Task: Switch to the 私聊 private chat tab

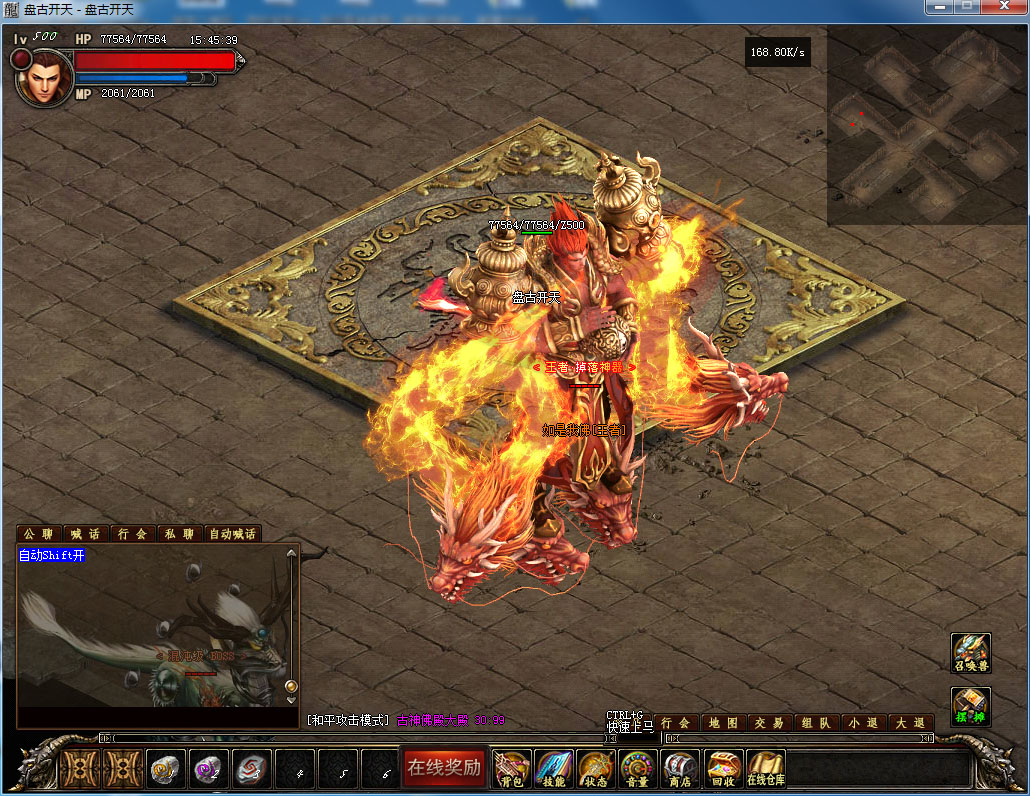Action: [179, 534]
